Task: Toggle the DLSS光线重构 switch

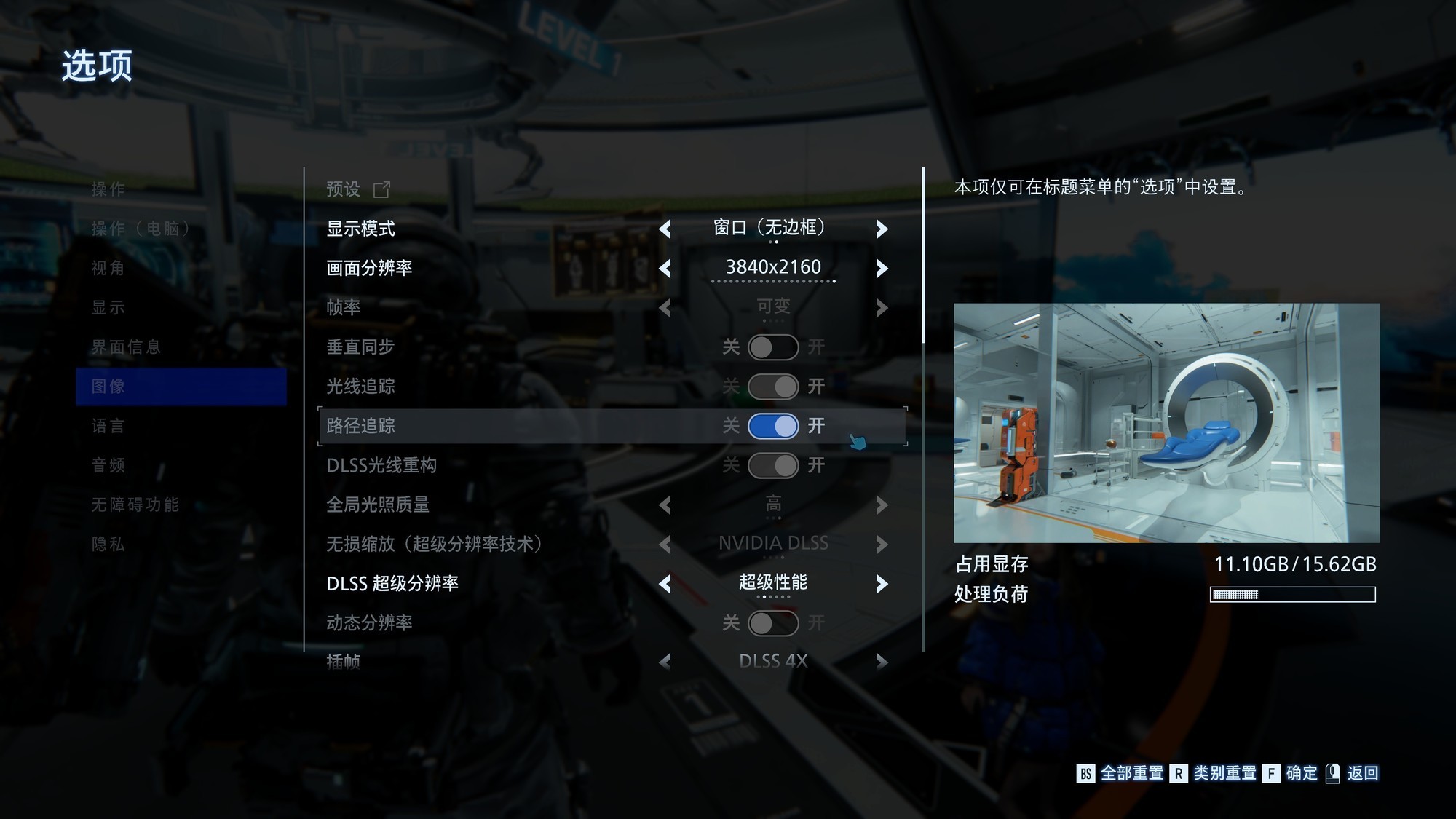Action: point(772,465)
